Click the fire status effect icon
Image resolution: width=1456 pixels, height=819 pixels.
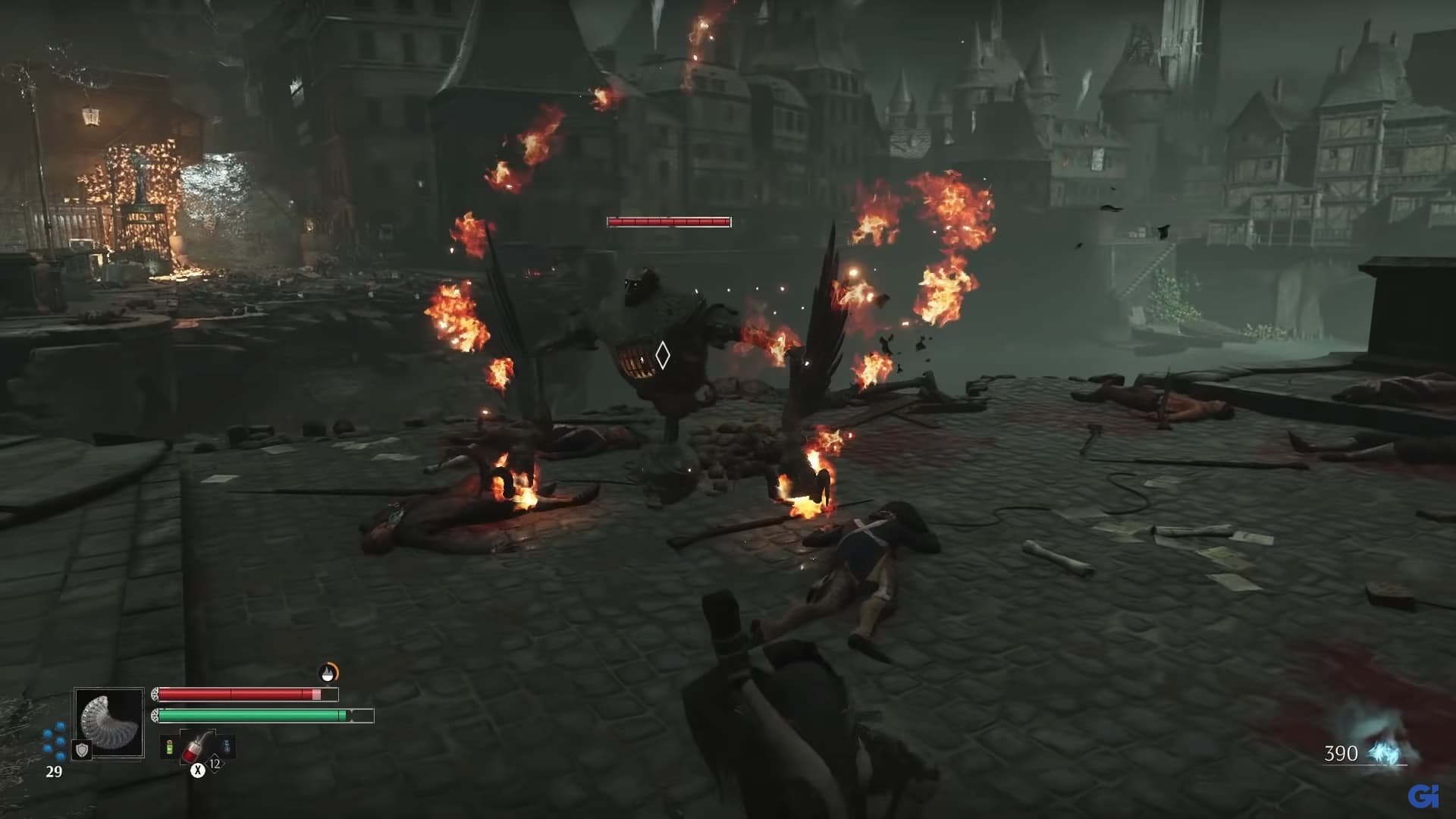[x=328, y=673]
